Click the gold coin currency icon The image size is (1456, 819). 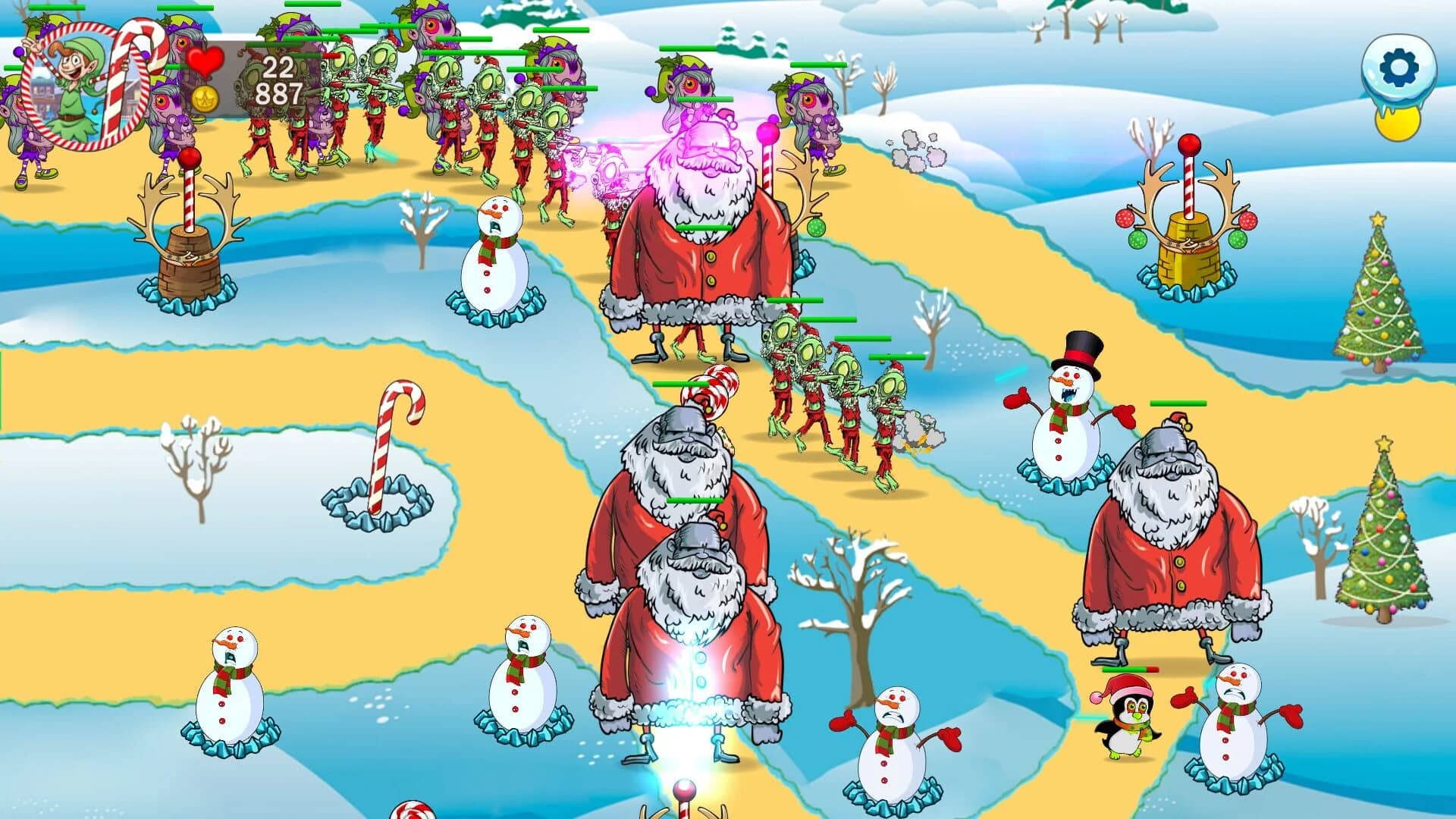point(203,99)
